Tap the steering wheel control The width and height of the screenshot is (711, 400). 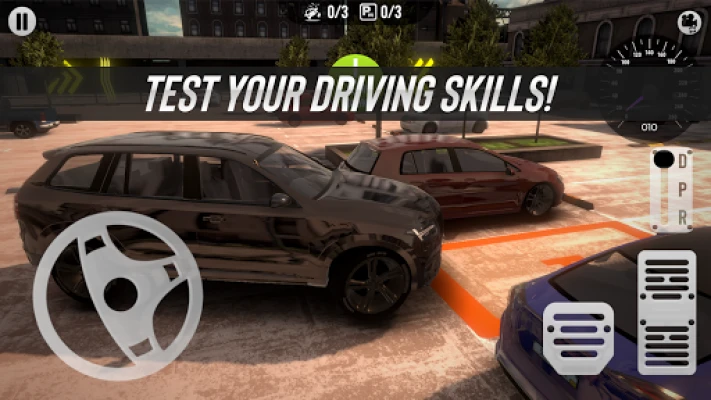117,294
